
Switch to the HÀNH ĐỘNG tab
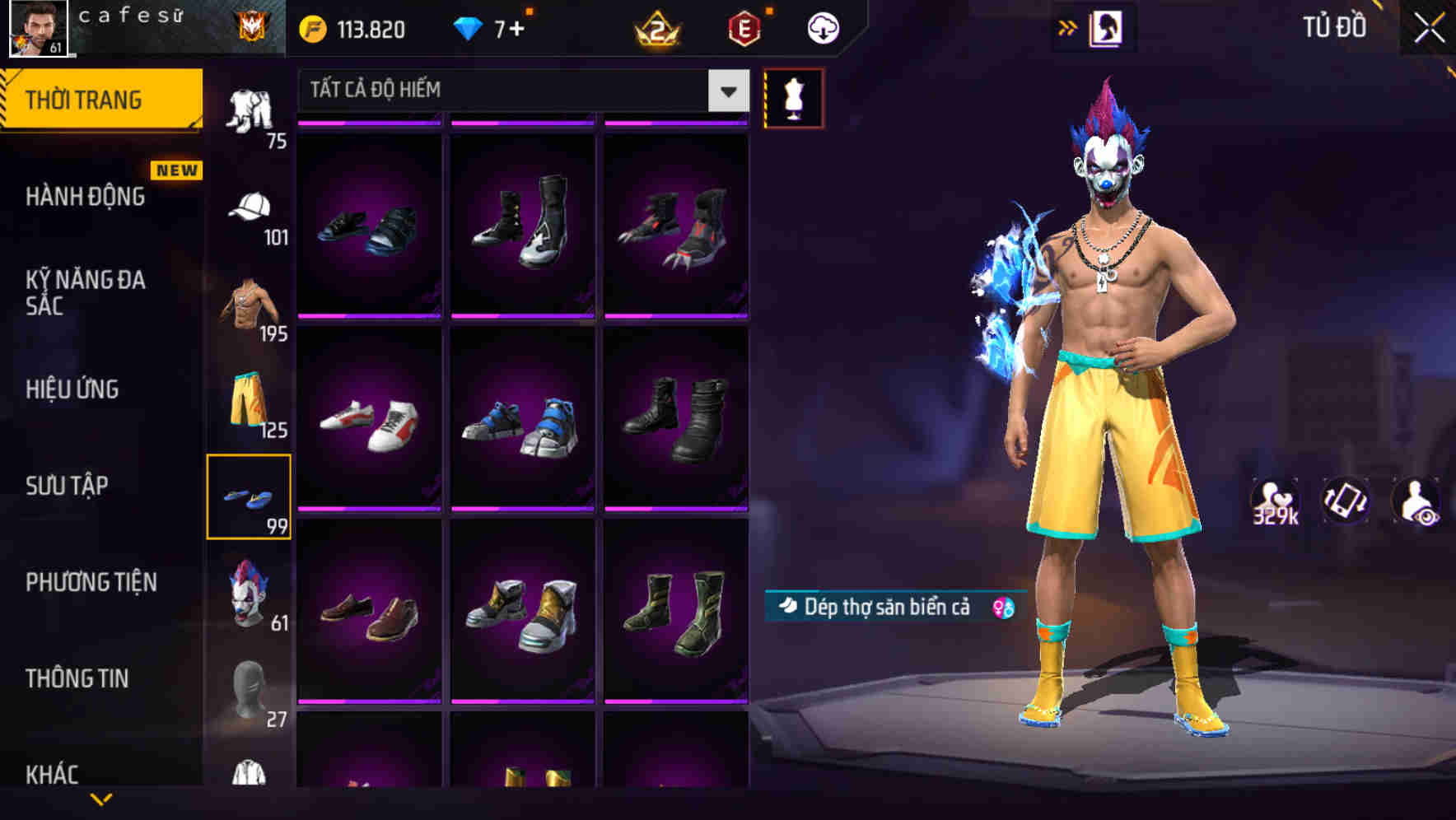(x=85, y=196)
